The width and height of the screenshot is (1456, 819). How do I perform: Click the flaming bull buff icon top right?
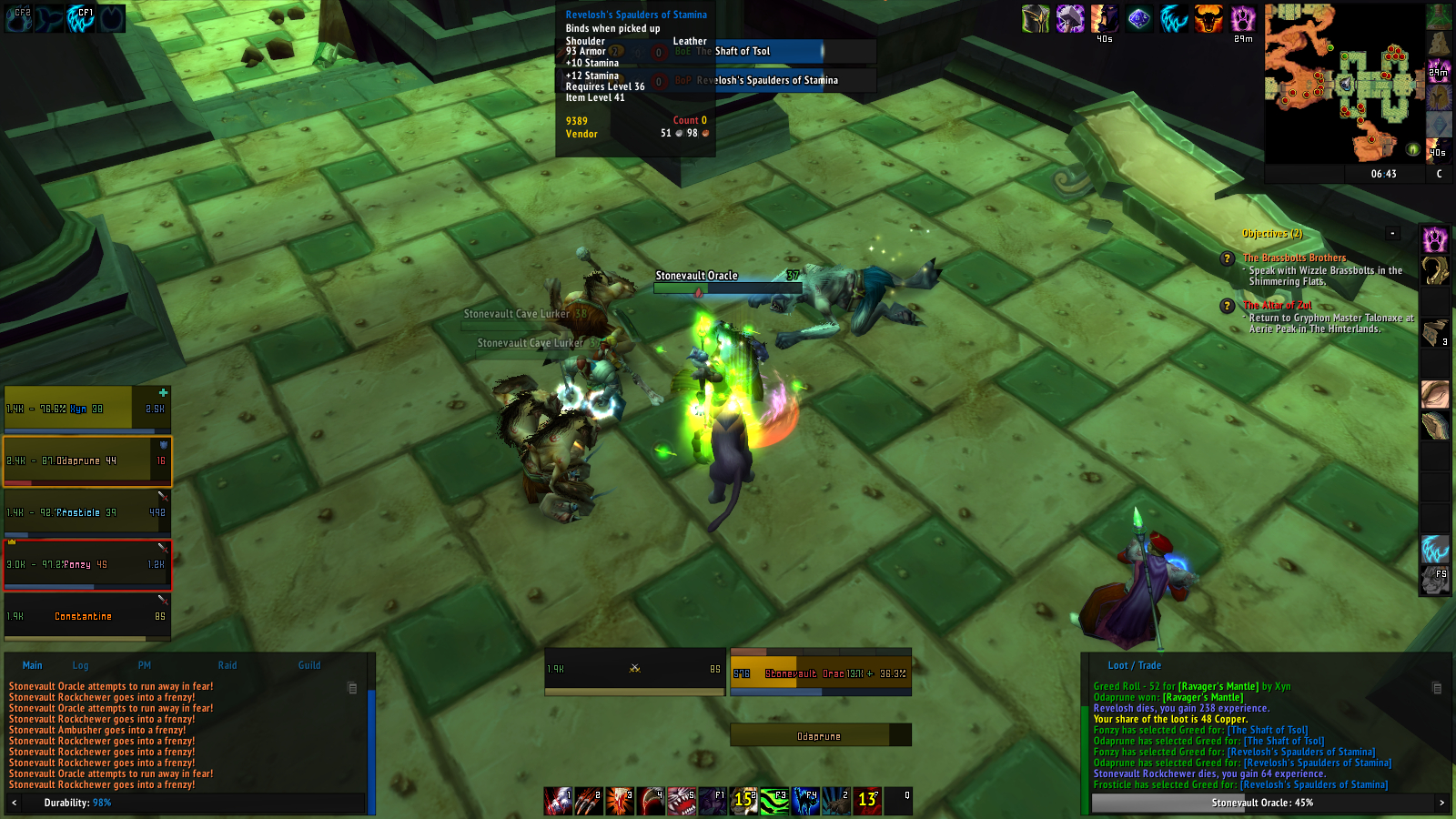click(x=1207, y=18)
